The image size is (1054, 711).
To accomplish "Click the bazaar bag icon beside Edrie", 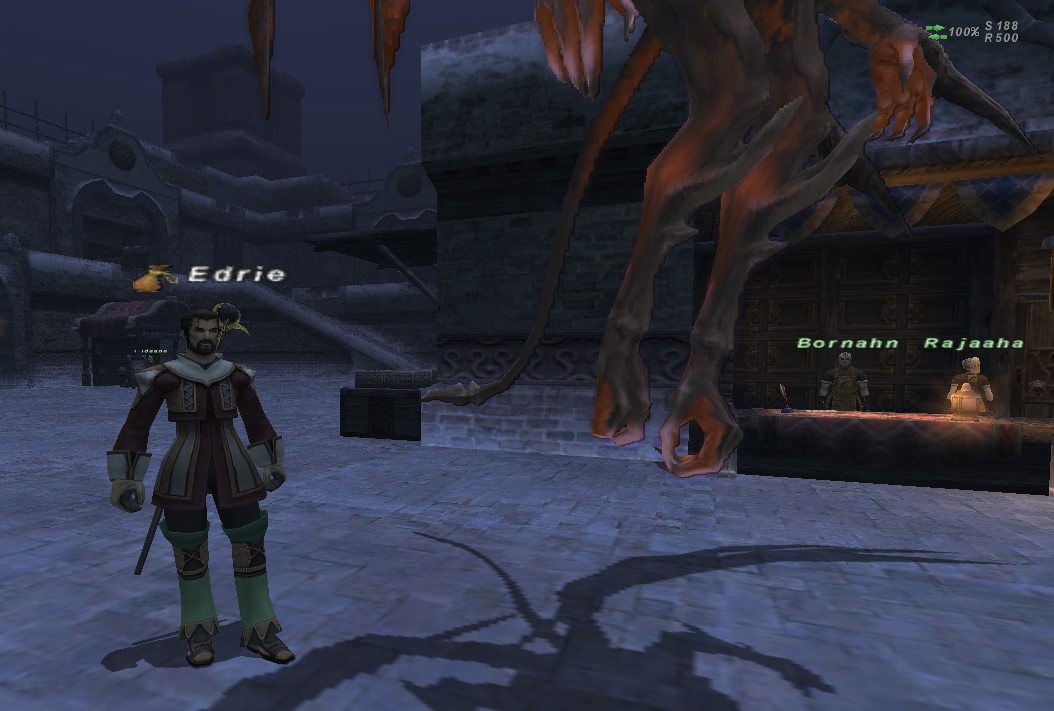I will tap(154, 279).
